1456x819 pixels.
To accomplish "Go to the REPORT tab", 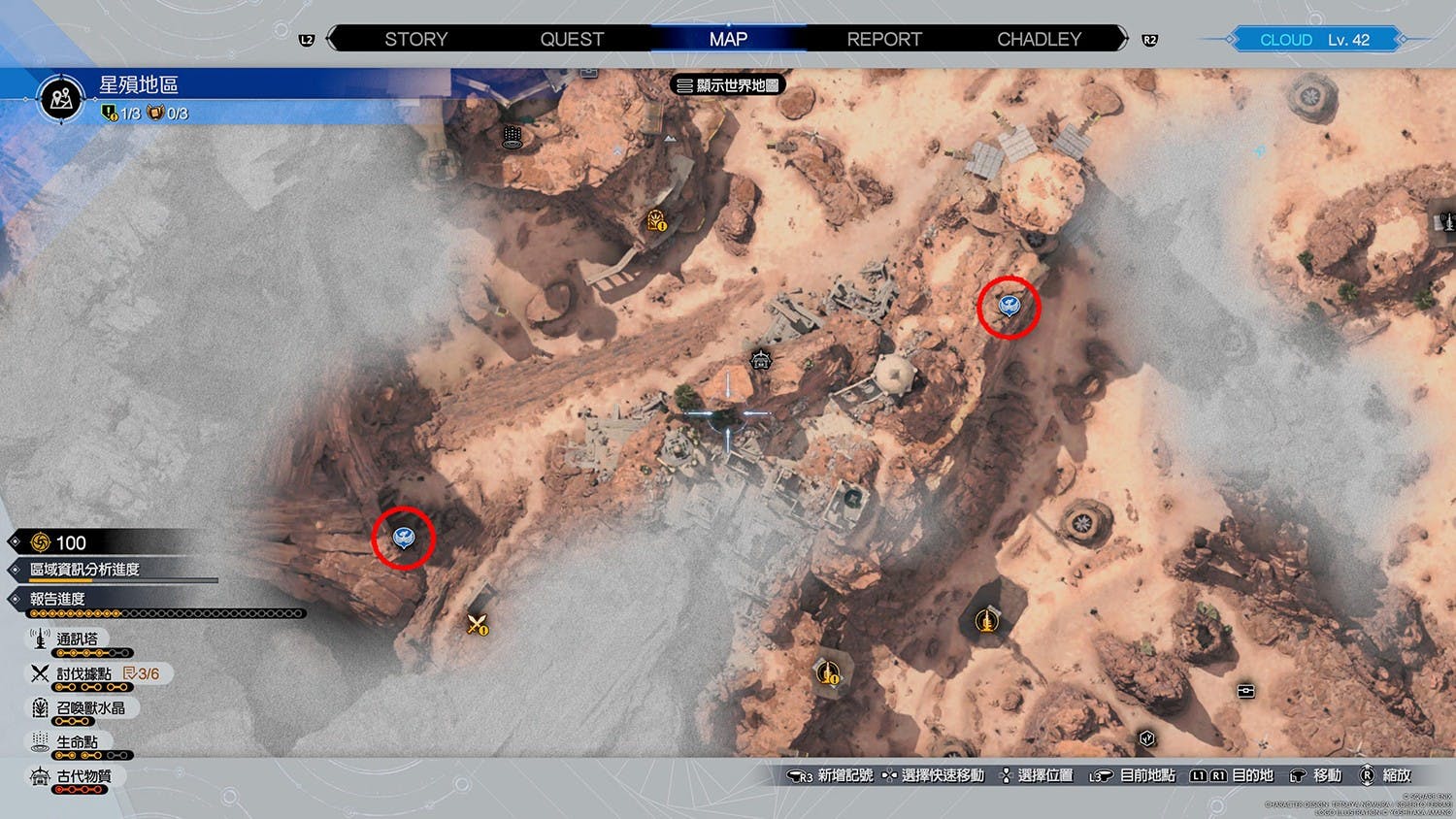I will click(x=884, y=40).
